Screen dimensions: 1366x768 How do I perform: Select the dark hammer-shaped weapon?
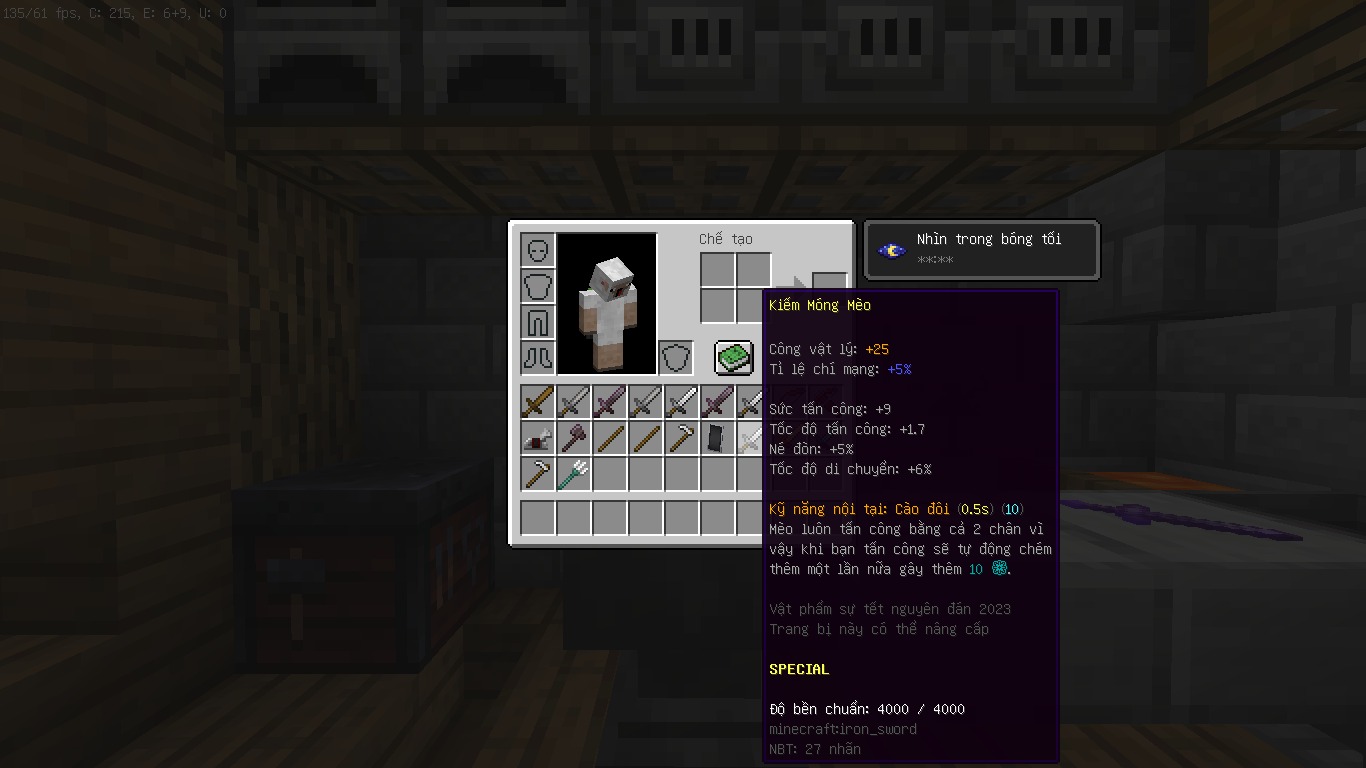click(x=574, y=438)
